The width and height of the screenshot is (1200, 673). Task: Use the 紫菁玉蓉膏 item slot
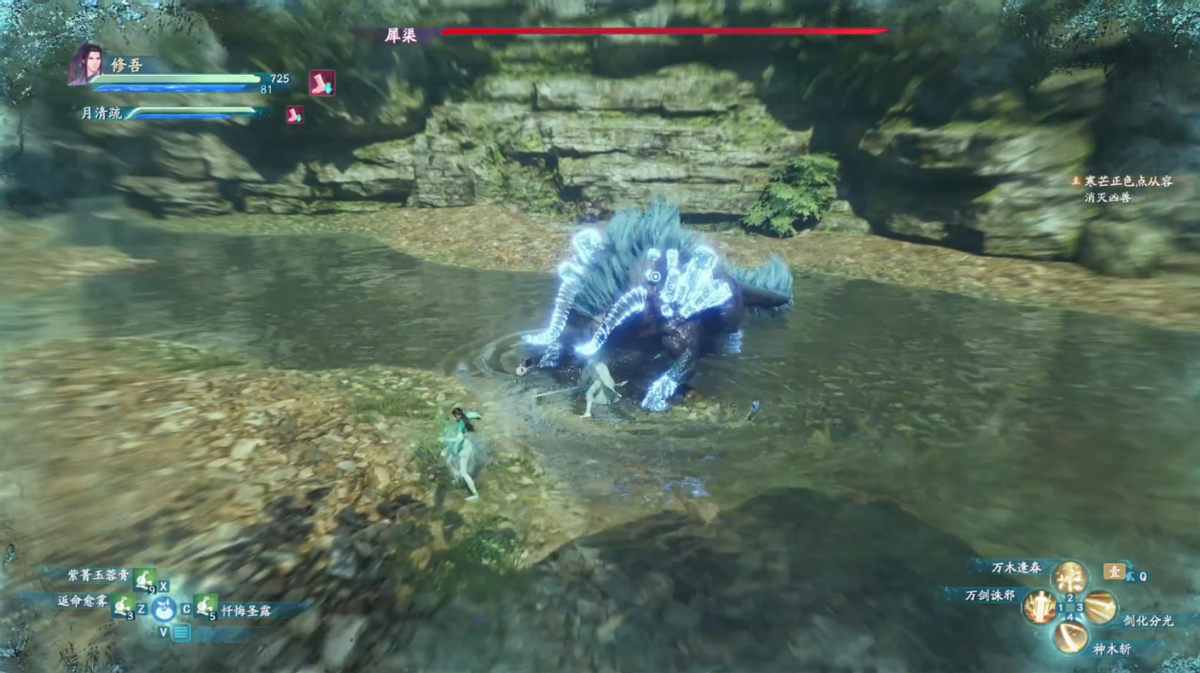(x=145, y=578)
